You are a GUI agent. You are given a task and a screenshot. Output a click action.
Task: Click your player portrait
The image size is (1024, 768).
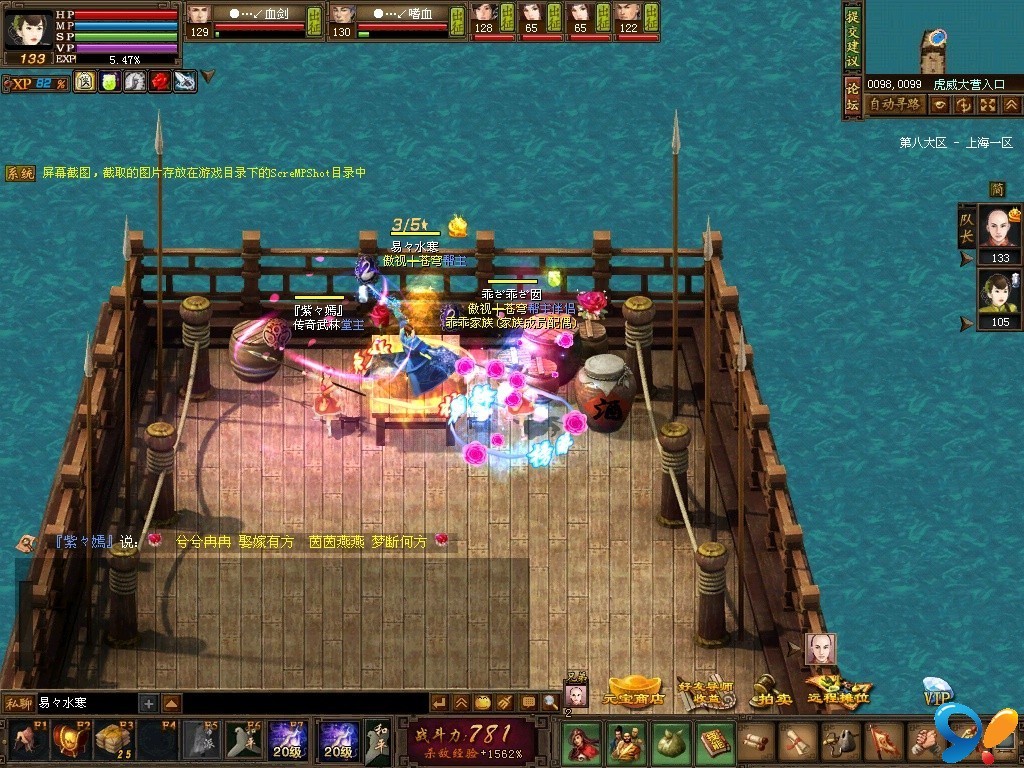pyautogui.click(x=28, y=29)
